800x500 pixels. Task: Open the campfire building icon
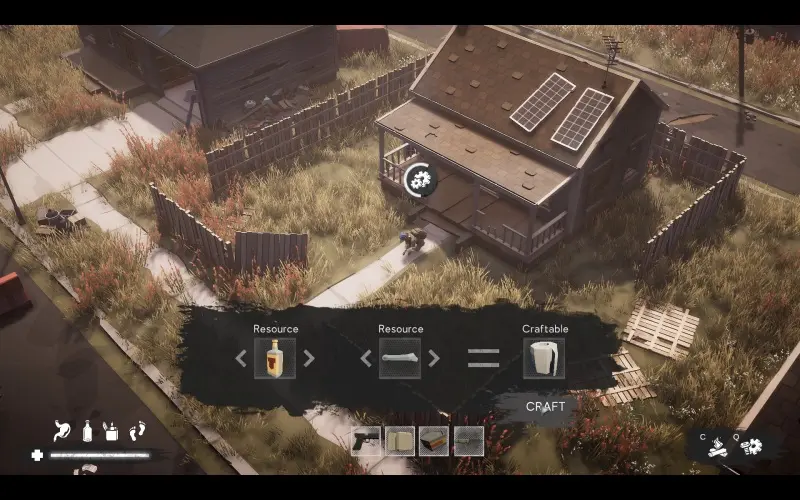(x=717, y=449)
